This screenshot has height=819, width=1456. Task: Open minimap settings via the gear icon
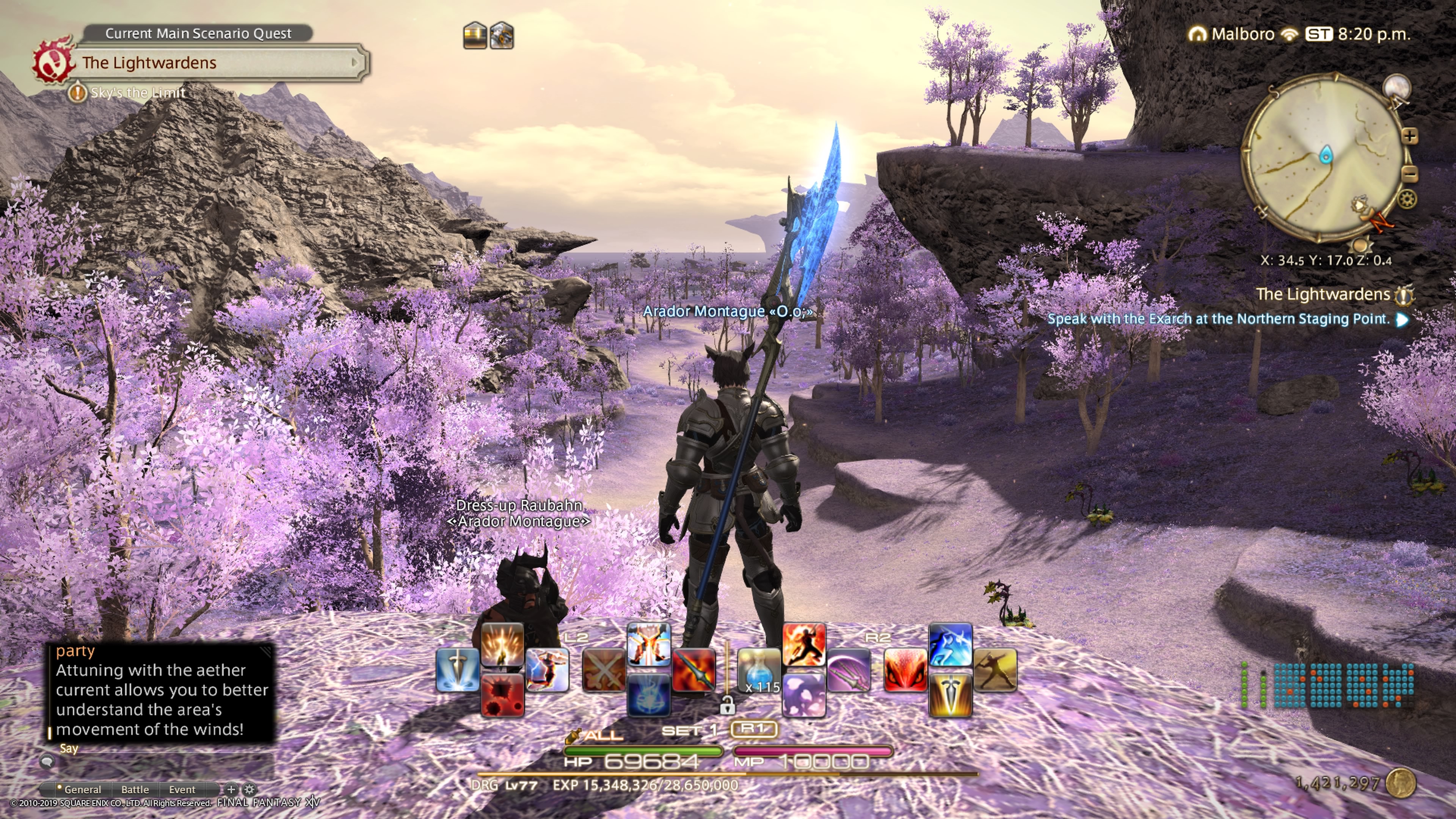coord(1407,199)
